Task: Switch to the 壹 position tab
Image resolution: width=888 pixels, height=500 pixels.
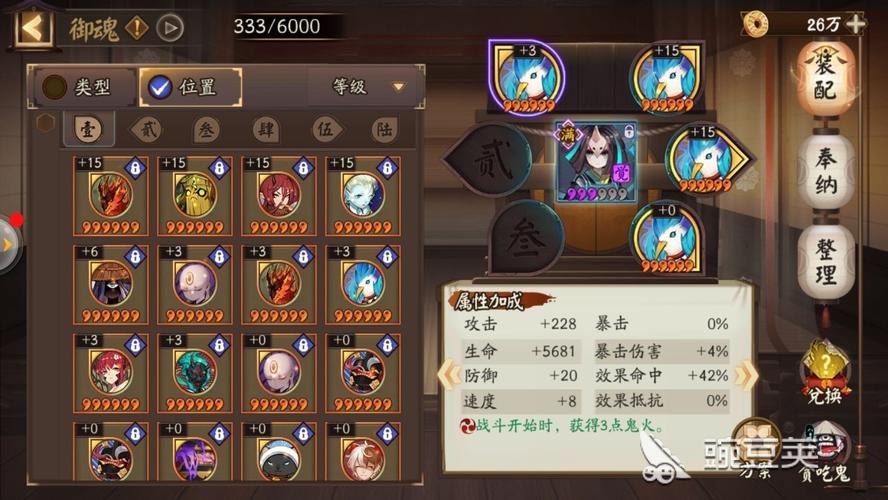Action: [87, 129]
